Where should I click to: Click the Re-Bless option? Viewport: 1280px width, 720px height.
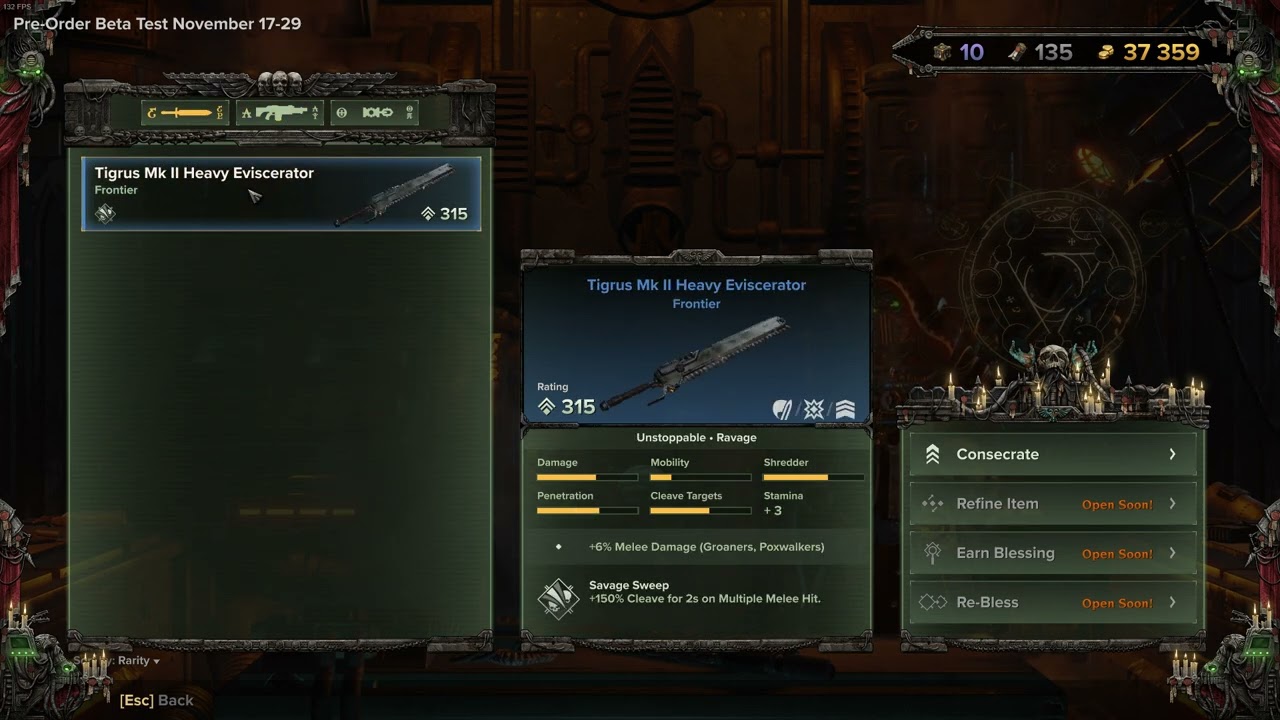(1053, 602)
